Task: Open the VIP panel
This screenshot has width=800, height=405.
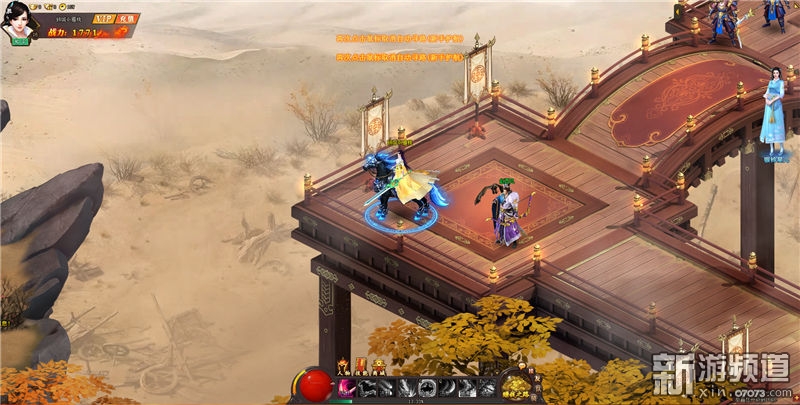Action: [x=103, y=19]
